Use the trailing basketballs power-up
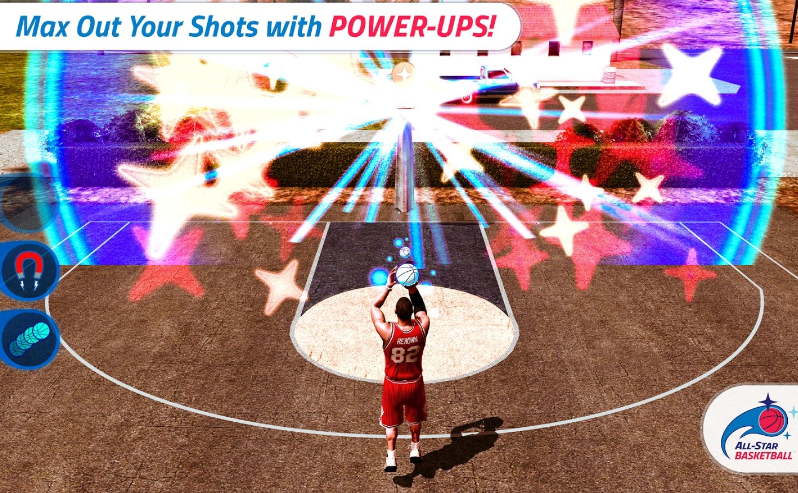Viewport: 798px width, 493px height. [x=27, y=339]
